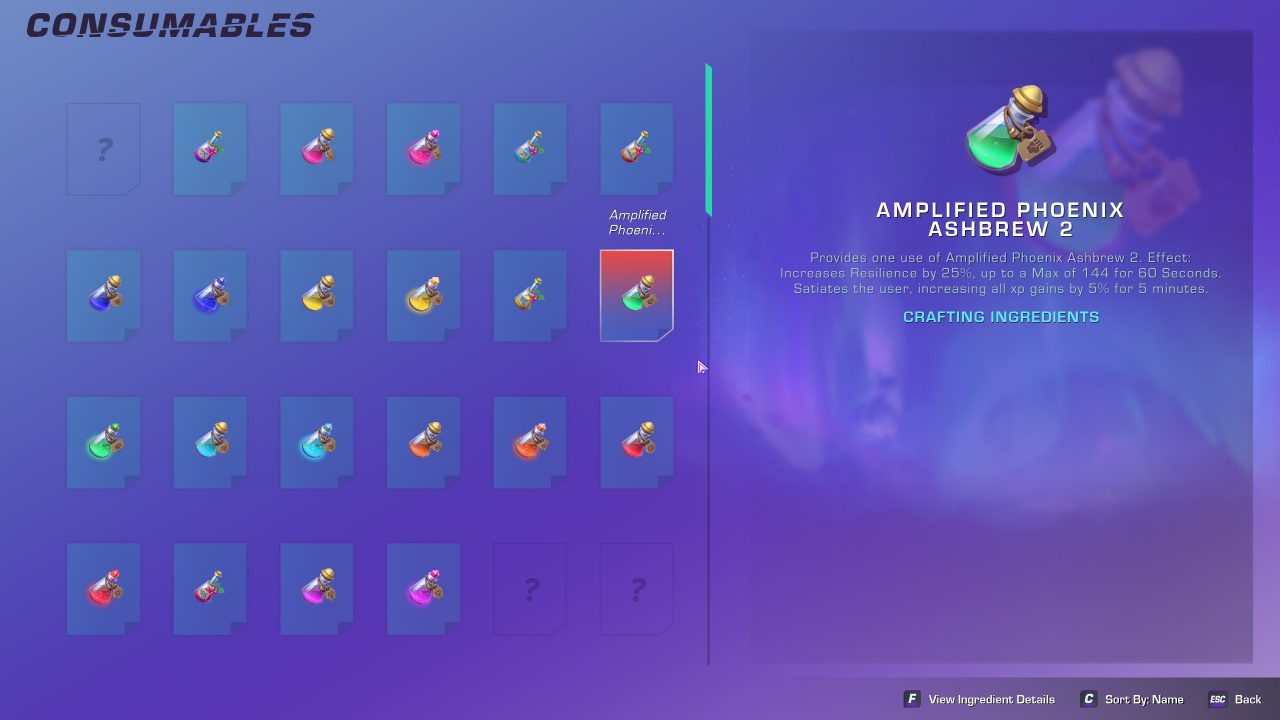The image size is (1280, 720).
Task: Open the highlighted Amplified Phoenix Ashbrew 2 potion
Action: (x=637, y=294)
